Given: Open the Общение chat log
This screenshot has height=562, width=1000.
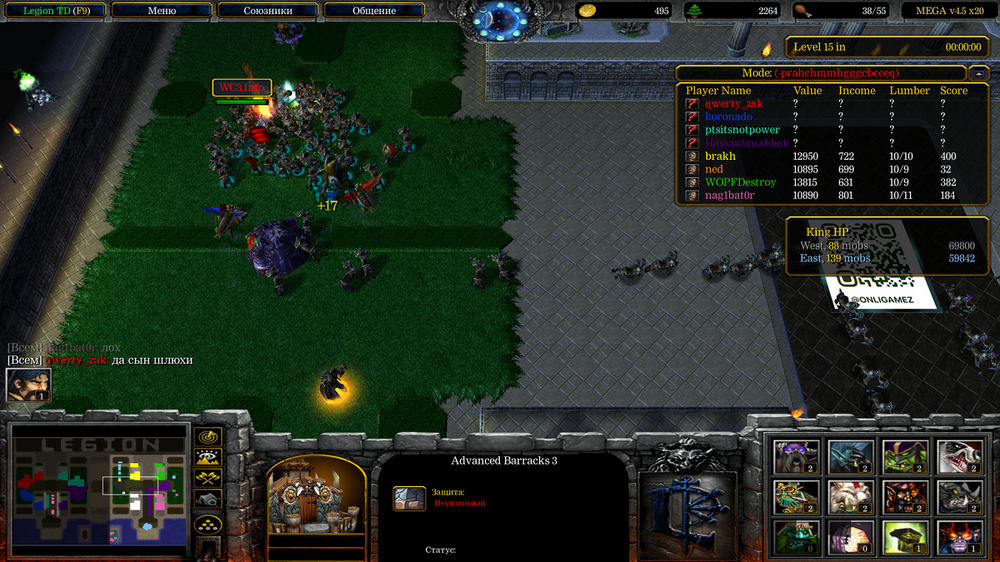Looking at the screenshot, I should coord(374,11).
